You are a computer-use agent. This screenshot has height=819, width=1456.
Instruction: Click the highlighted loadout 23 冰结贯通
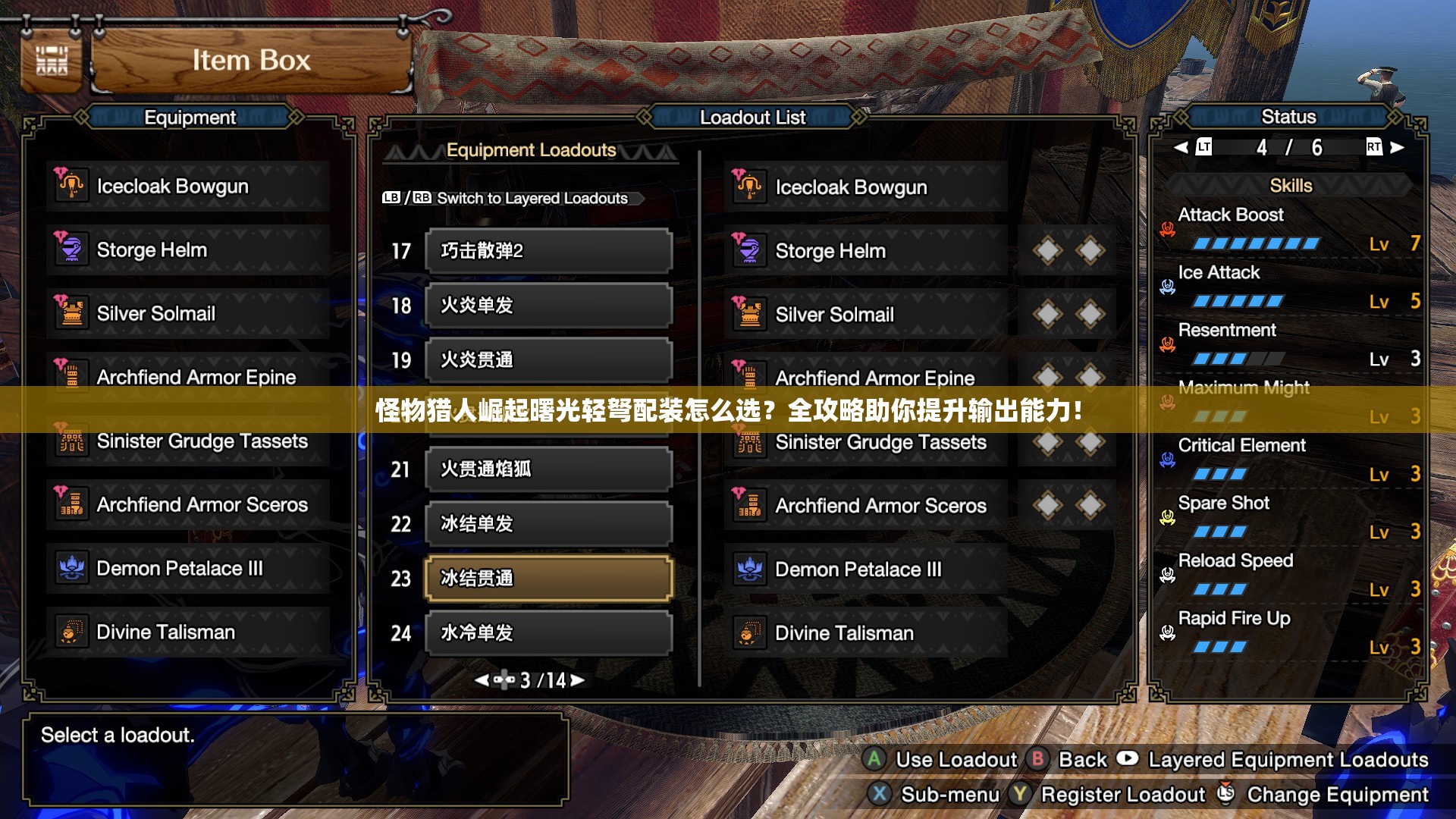pyautogui.click(x=548, y=579)
